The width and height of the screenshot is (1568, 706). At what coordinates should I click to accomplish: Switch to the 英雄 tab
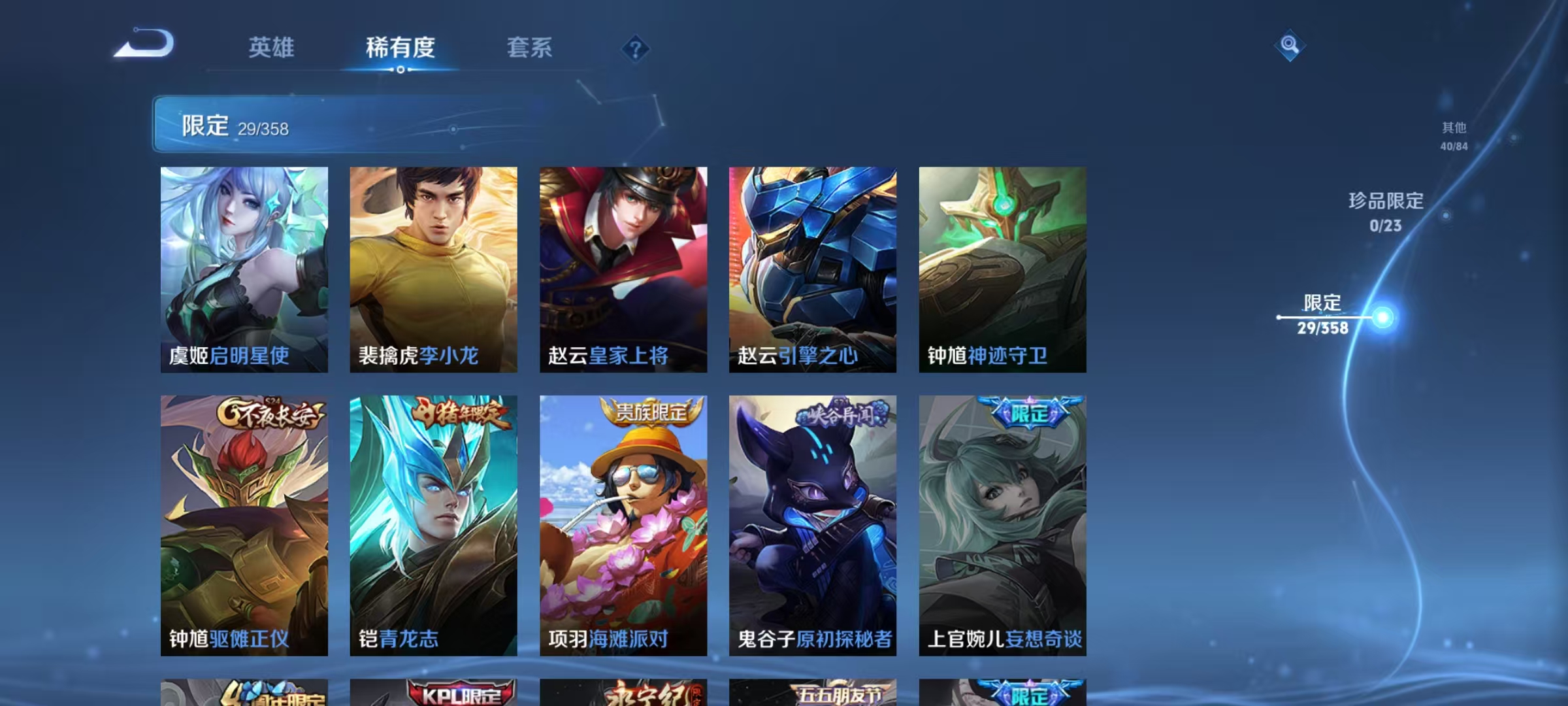pos(272,48)
